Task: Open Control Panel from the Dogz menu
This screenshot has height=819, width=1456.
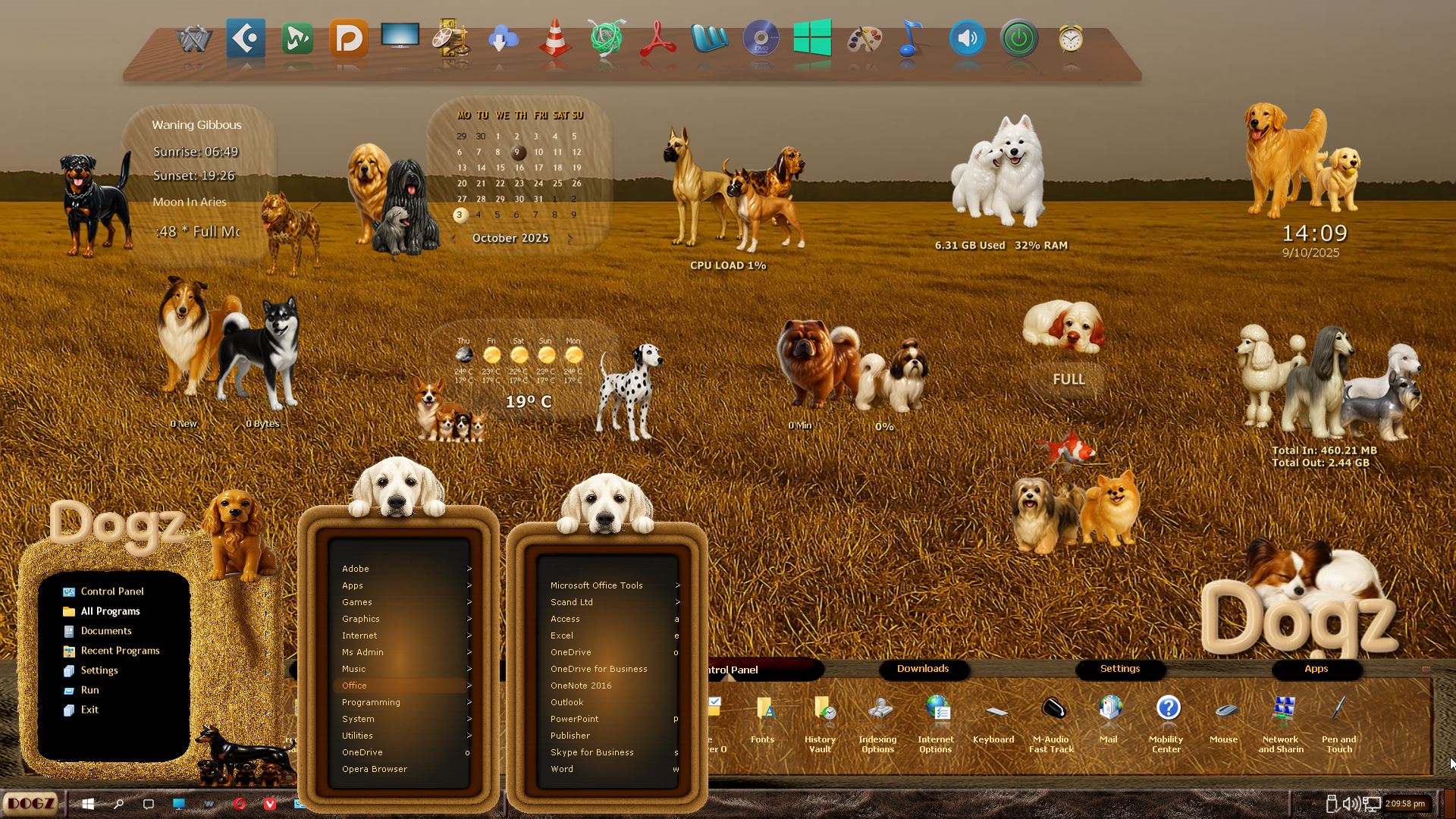Action: (x=111, y=591)
